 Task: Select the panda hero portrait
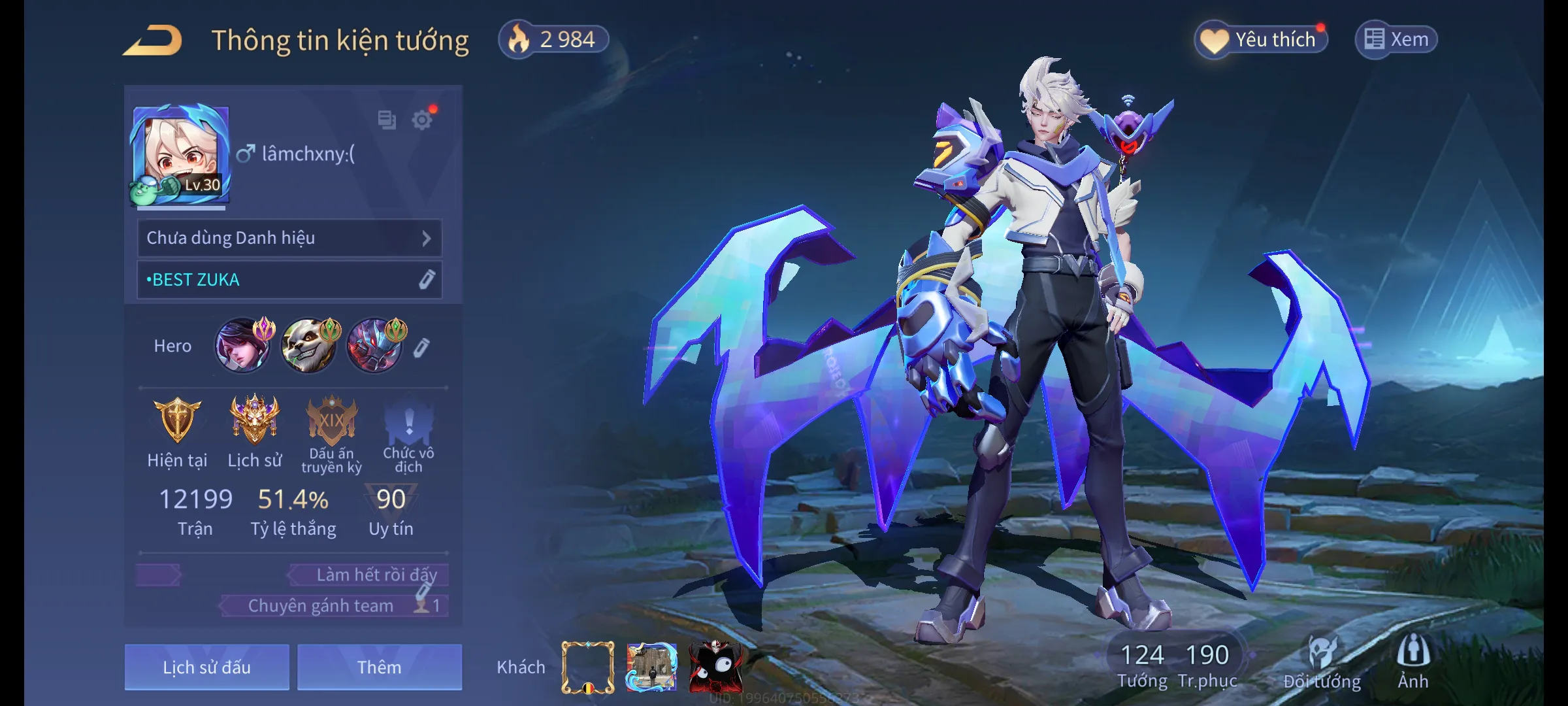point(308,345)
